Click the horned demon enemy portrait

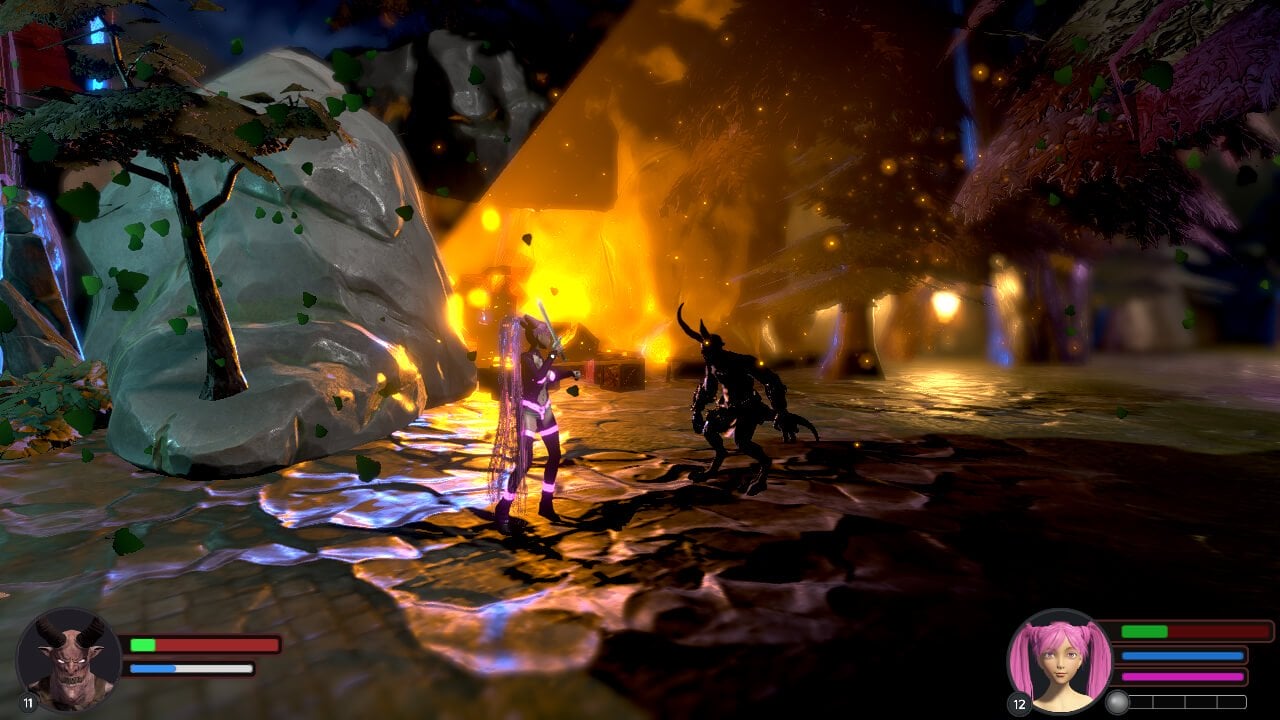point(68,658)
